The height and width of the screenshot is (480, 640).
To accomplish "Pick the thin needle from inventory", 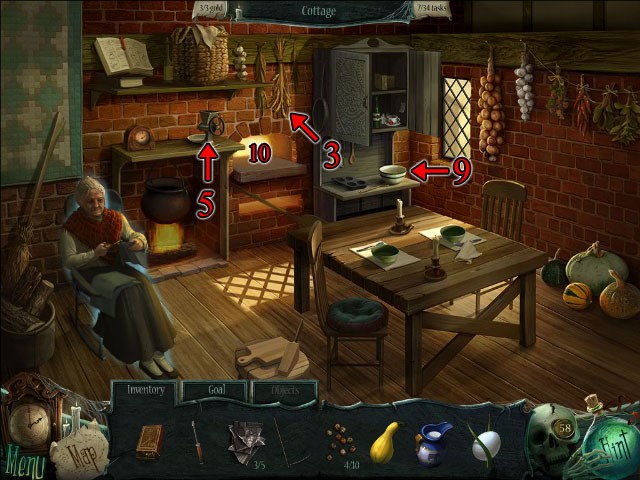I will click(x=288, y=441).
